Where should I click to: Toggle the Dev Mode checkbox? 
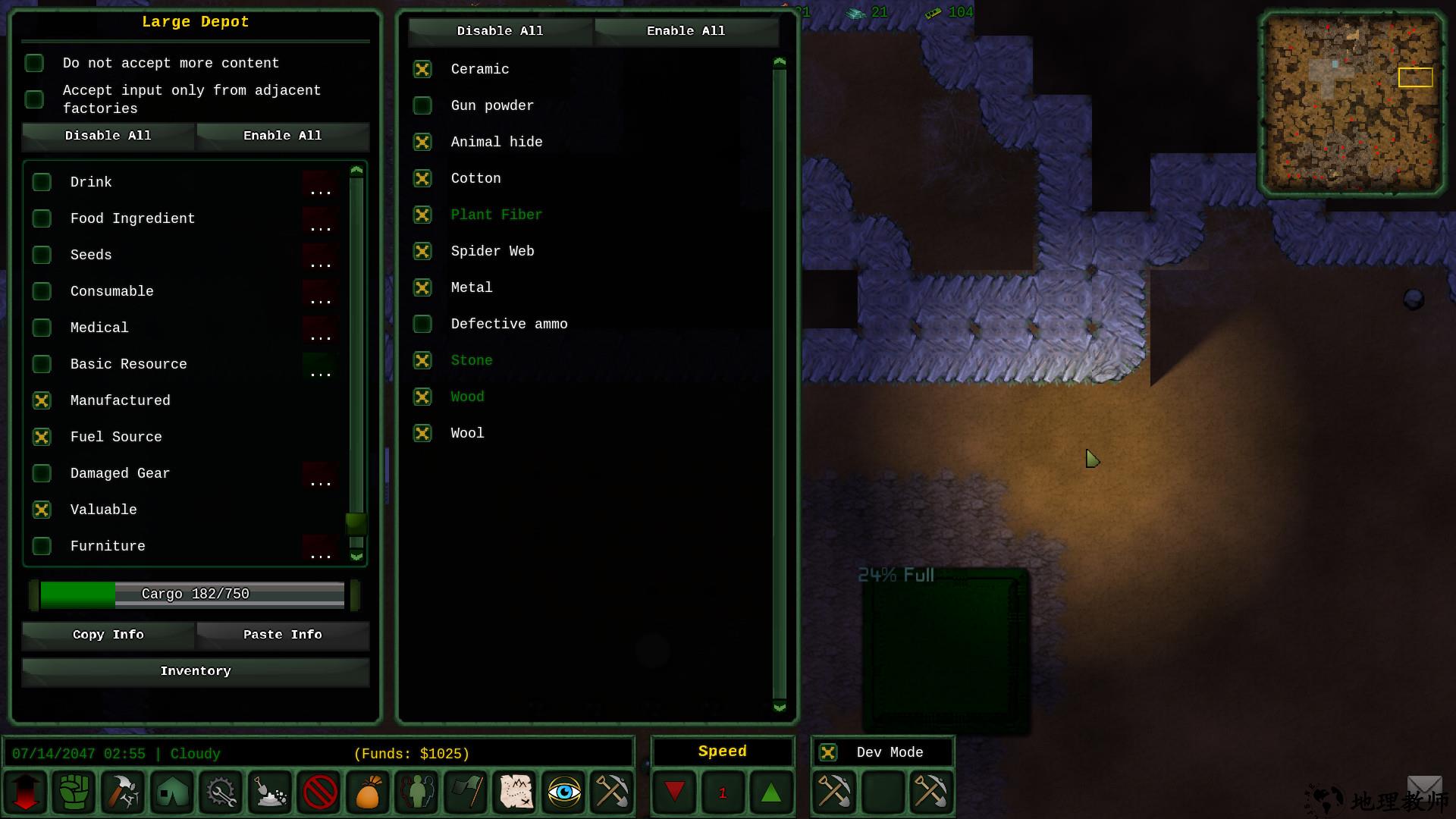point(828,752)
